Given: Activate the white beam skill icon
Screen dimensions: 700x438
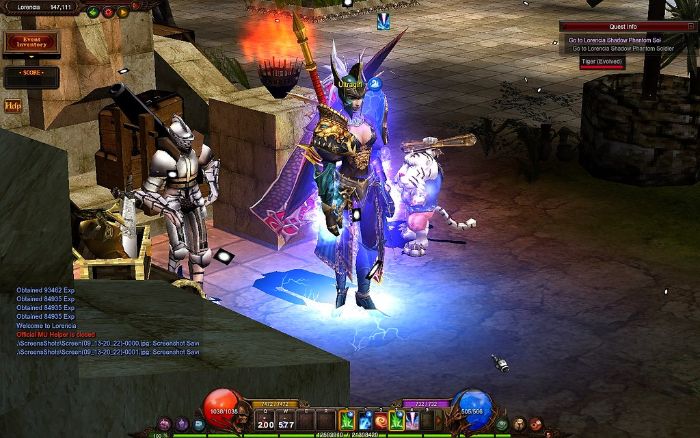Looking at the screenshot, I should tap(411, 420).
